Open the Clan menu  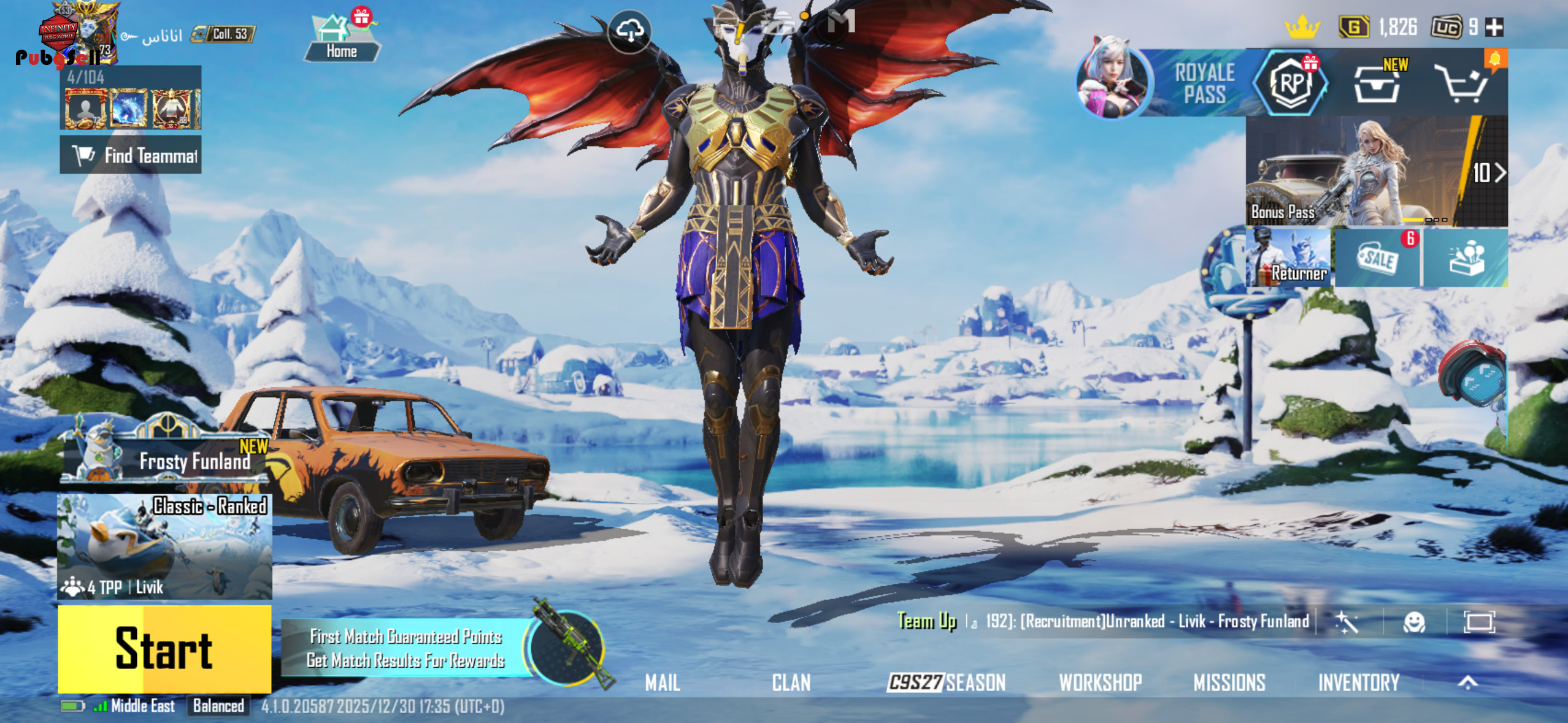tap(791, 683)
